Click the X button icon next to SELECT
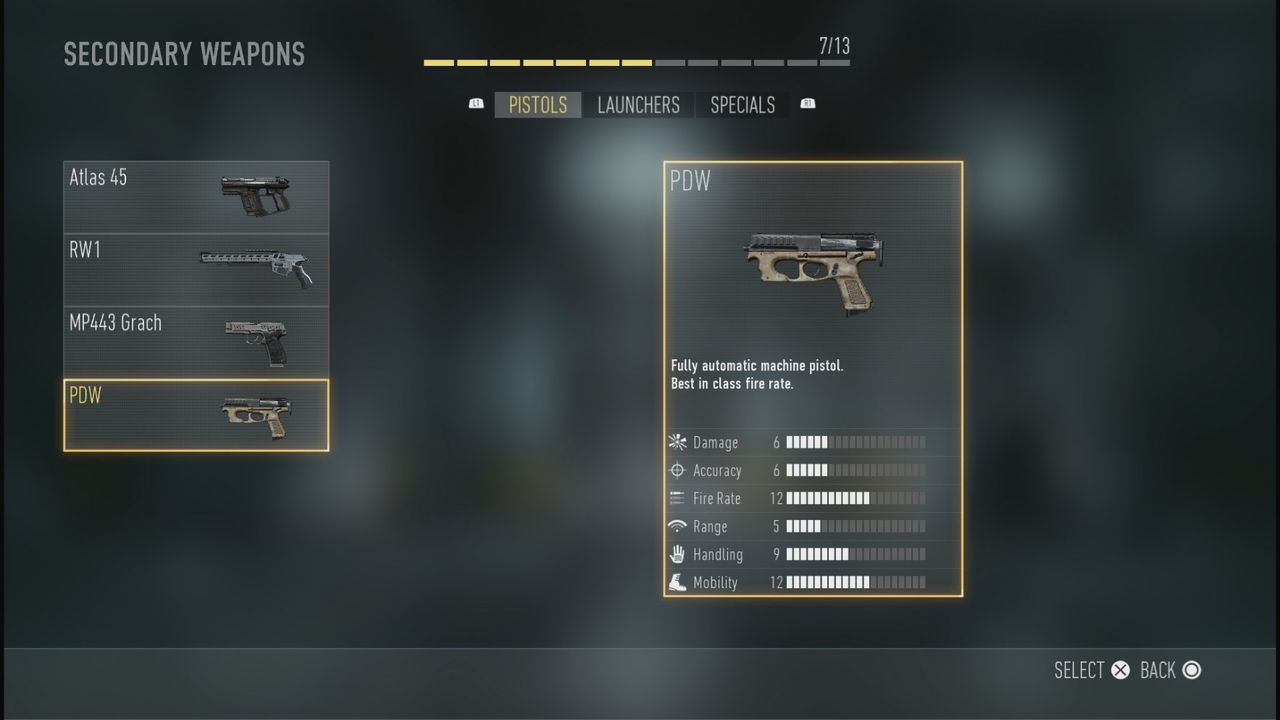This screenshot has height=720, width=1280. (1120, 670)
